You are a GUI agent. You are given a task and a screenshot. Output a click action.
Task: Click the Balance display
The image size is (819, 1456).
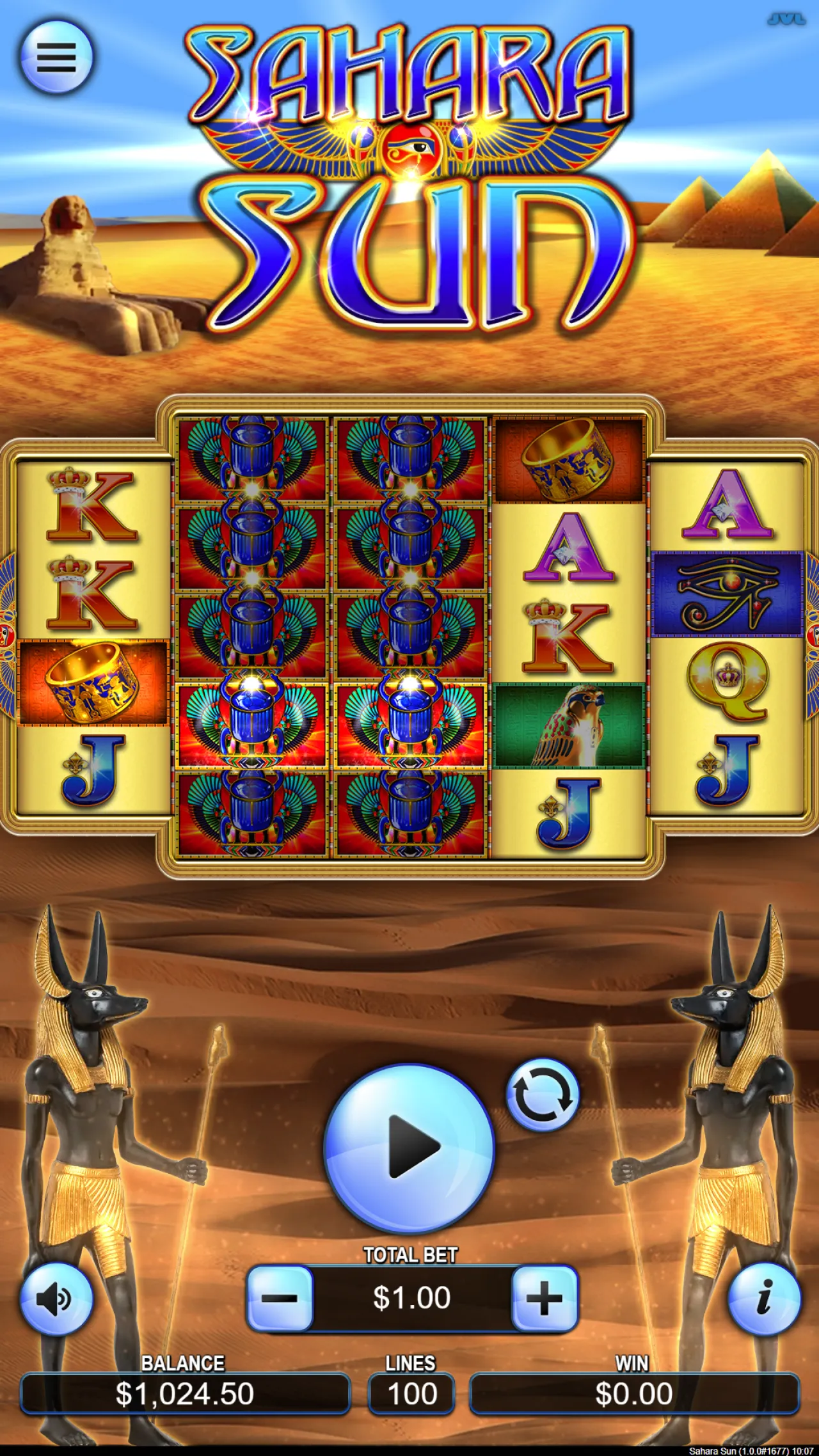click(x=184, y=1395)
